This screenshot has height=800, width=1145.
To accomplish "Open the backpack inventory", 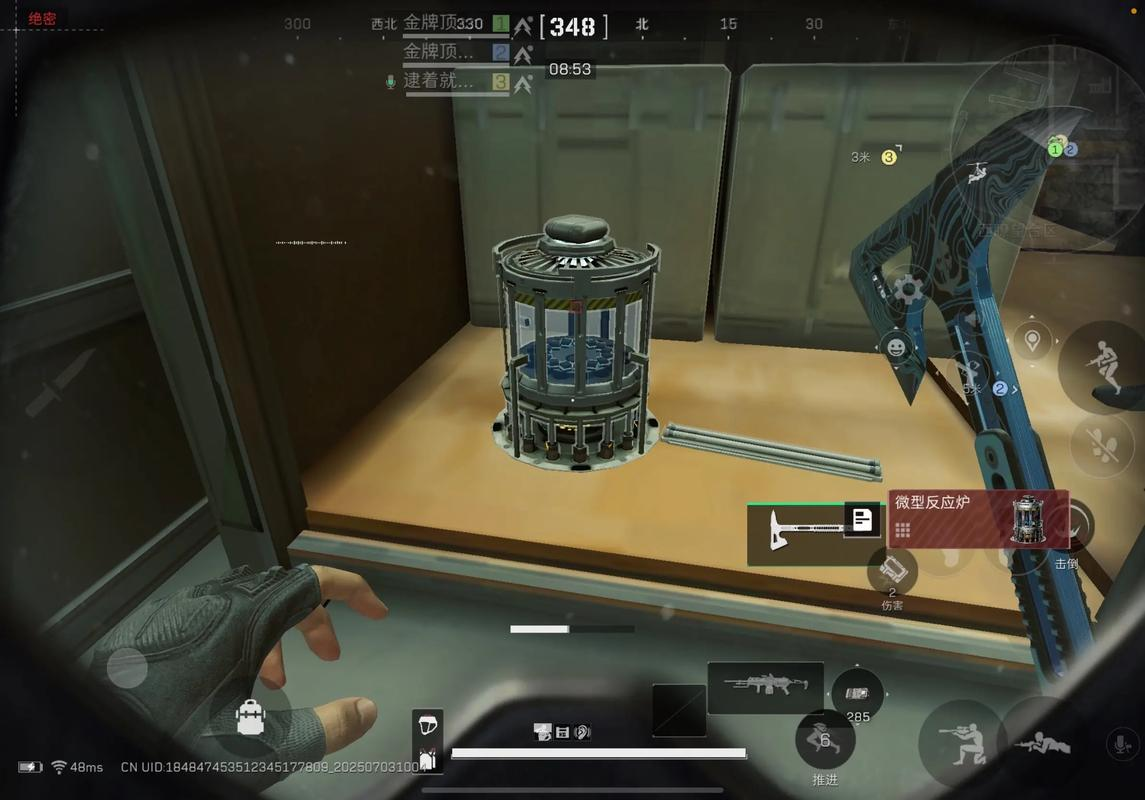I will tap(250, 717).
